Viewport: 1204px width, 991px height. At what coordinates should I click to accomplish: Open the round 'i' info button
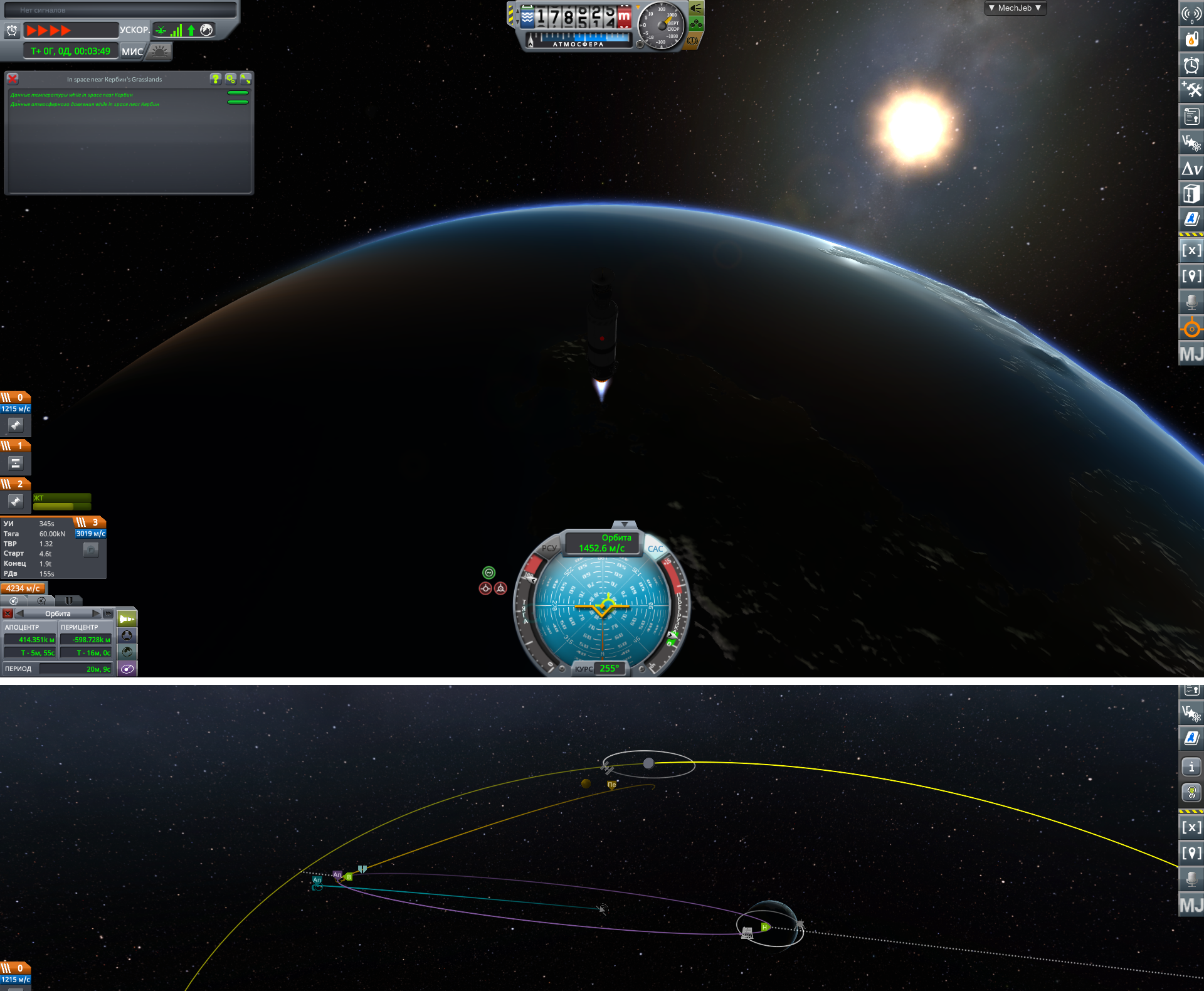pos(1191,766)
